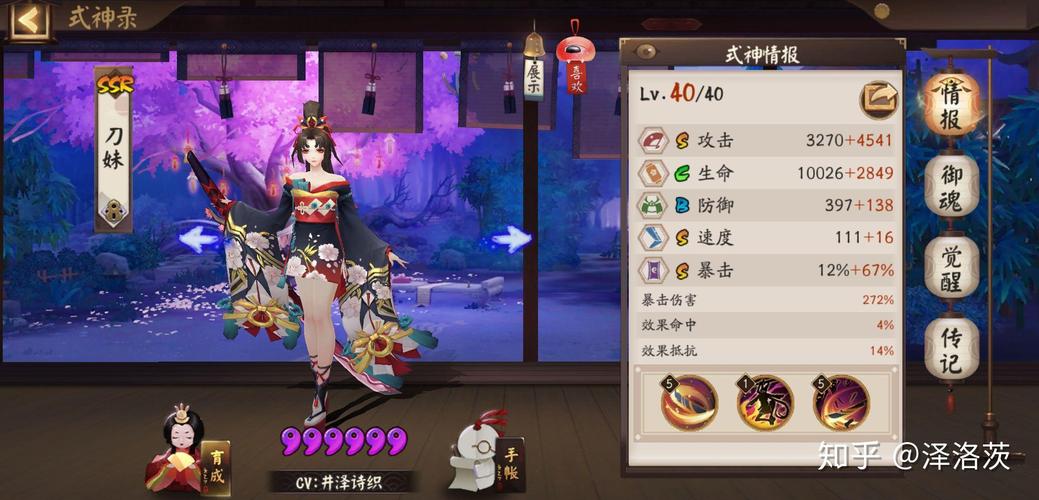
Task: Go back using the top-left arrow
Action: coord(29,20)
